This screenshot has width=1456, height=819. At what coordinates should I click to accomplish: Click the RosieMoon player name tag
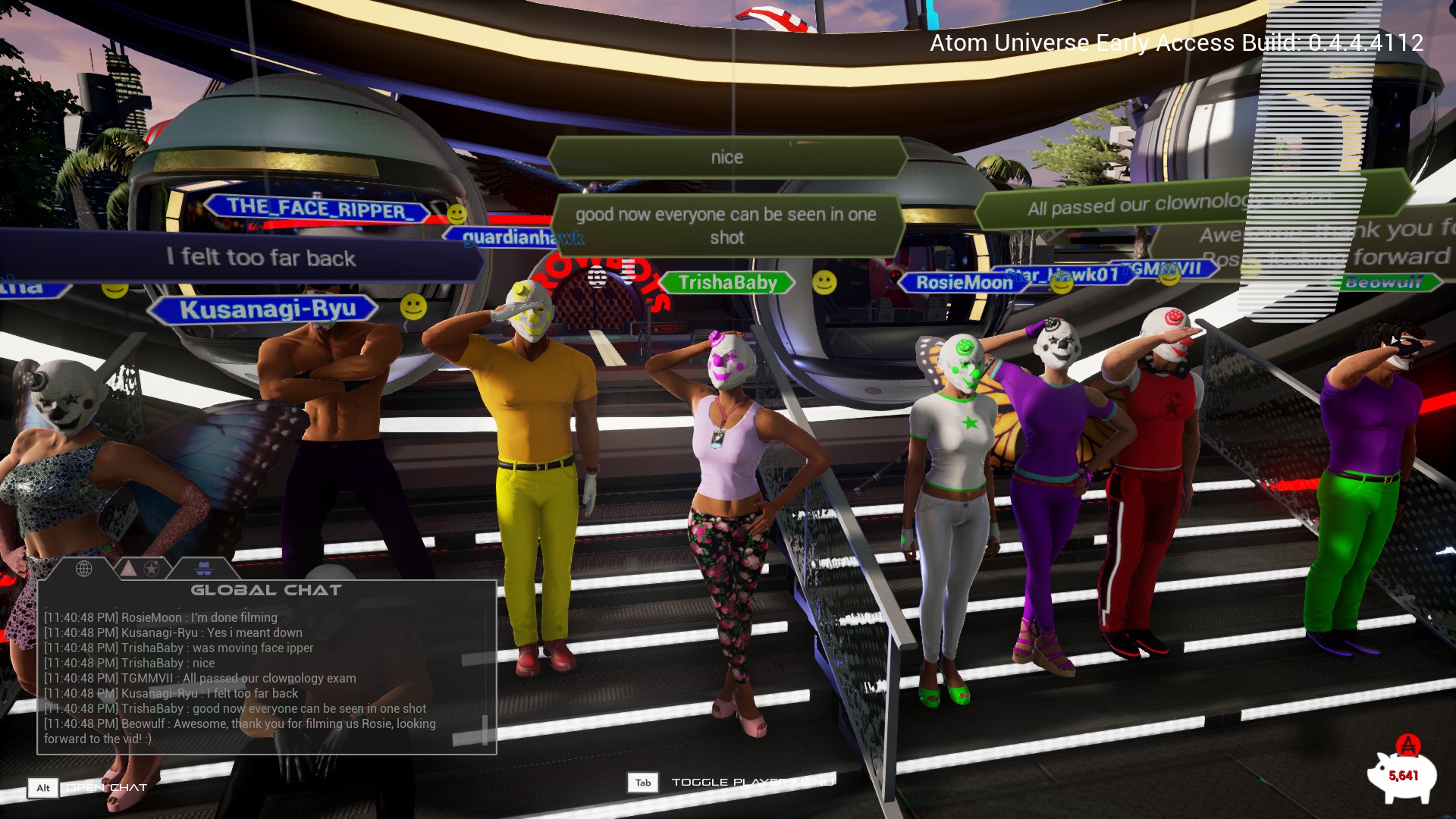click(x=963, y=283)
